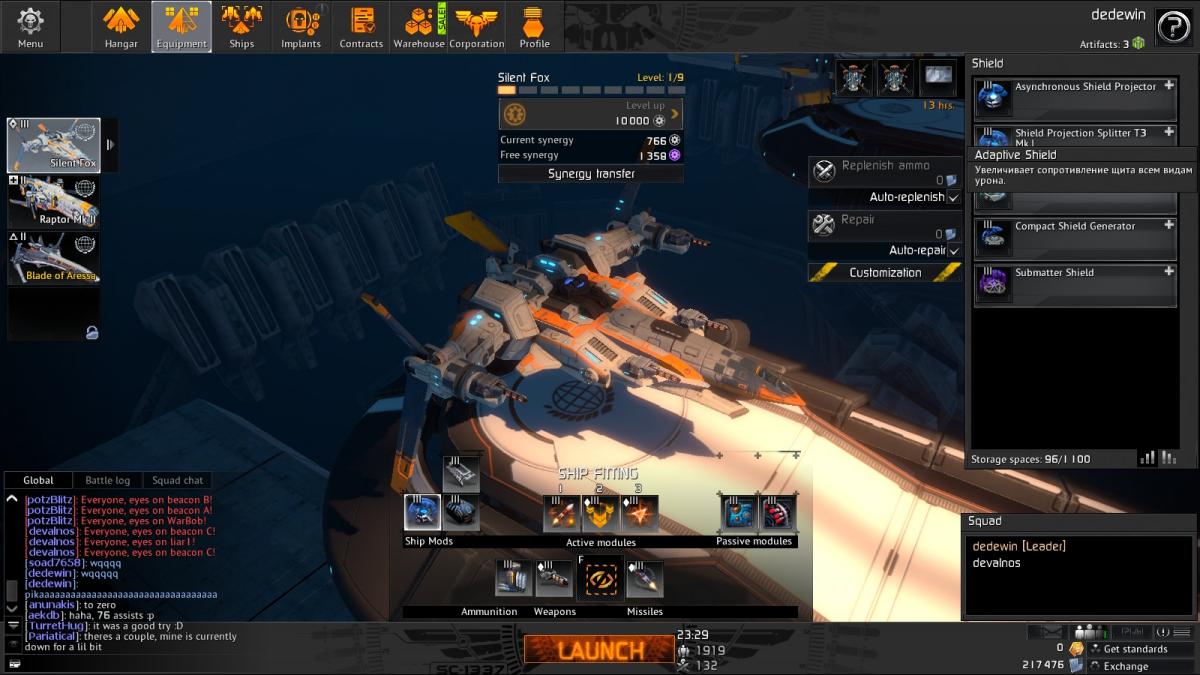Open the Squad chat tab
1200x675 pixels.
point(177,481)
